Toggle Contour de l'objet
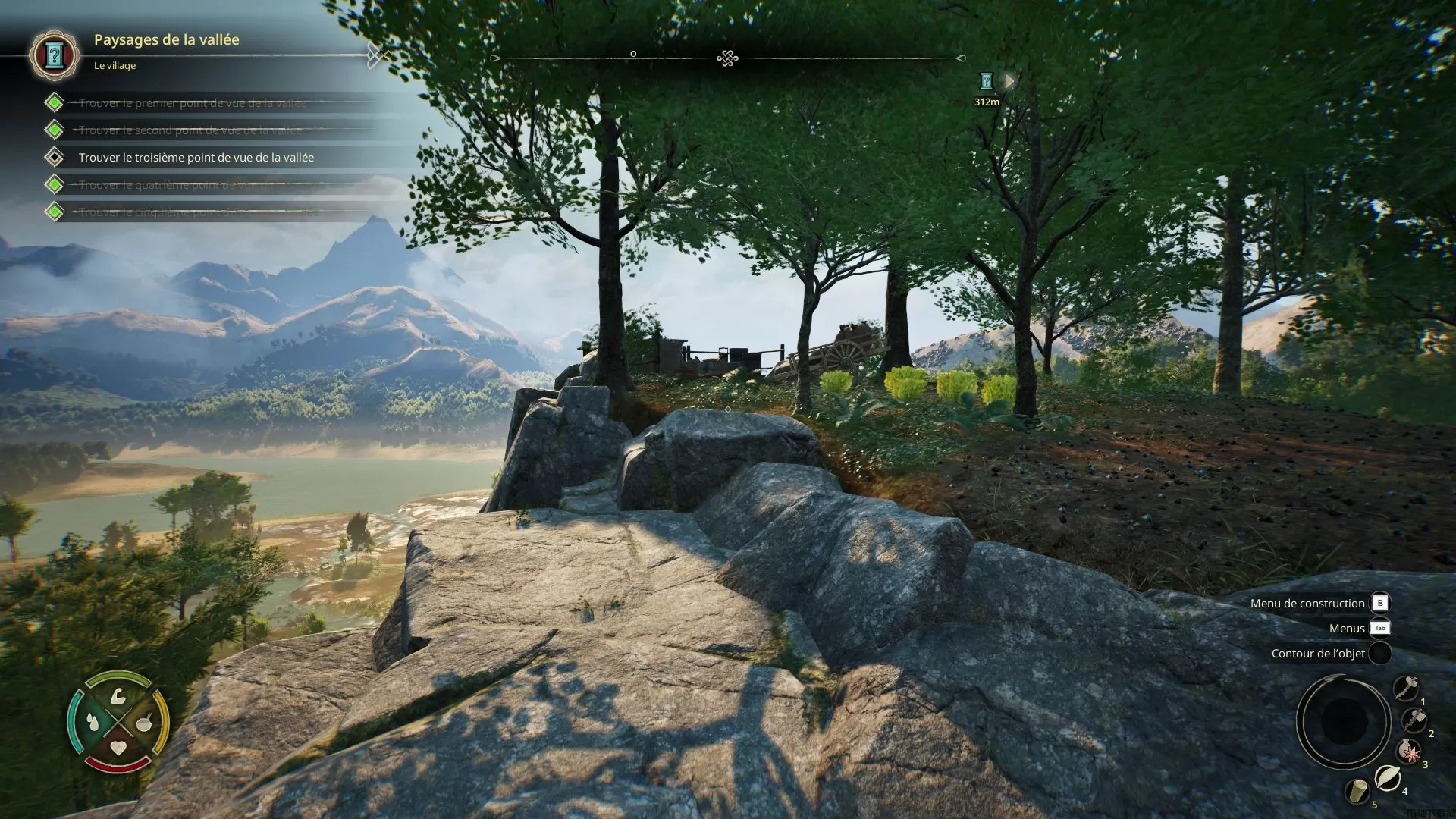The width and height of the screenshot is (1456, 819). (1379, 653)
